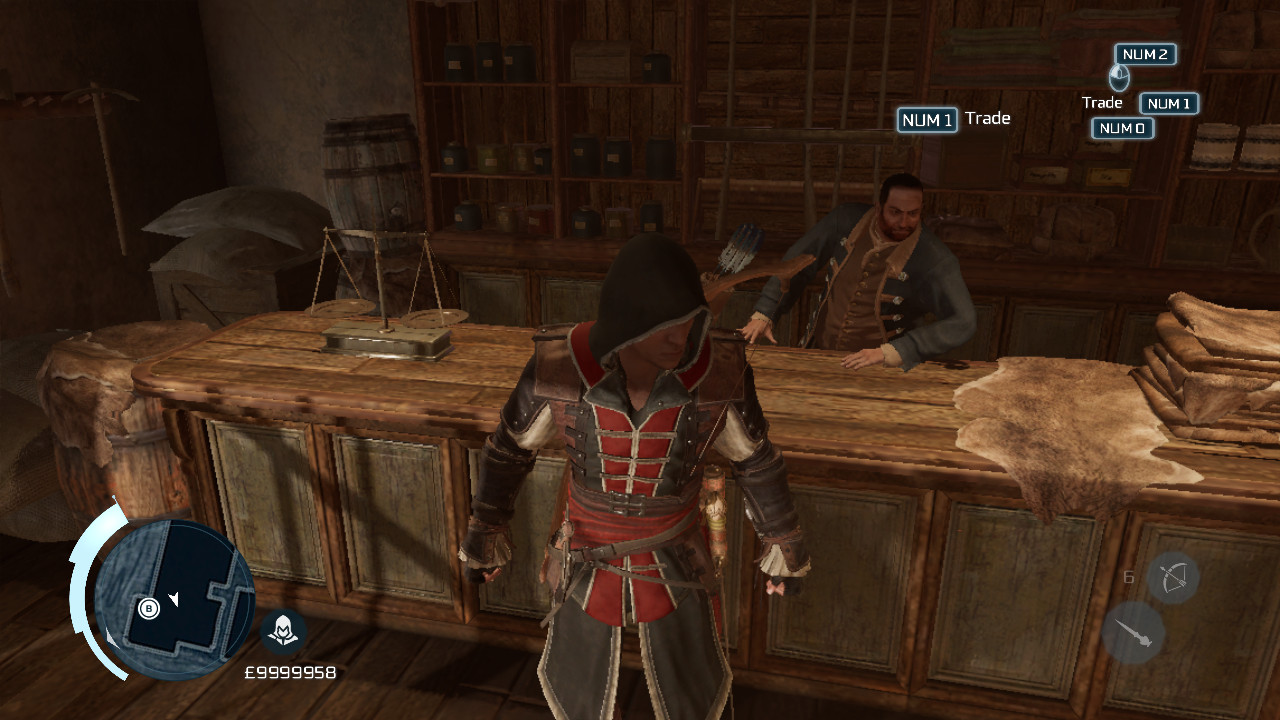The height and width of the screenshot is (720, 1280).
Task: Click the hooded assassin crest icon
Action: 284,633
